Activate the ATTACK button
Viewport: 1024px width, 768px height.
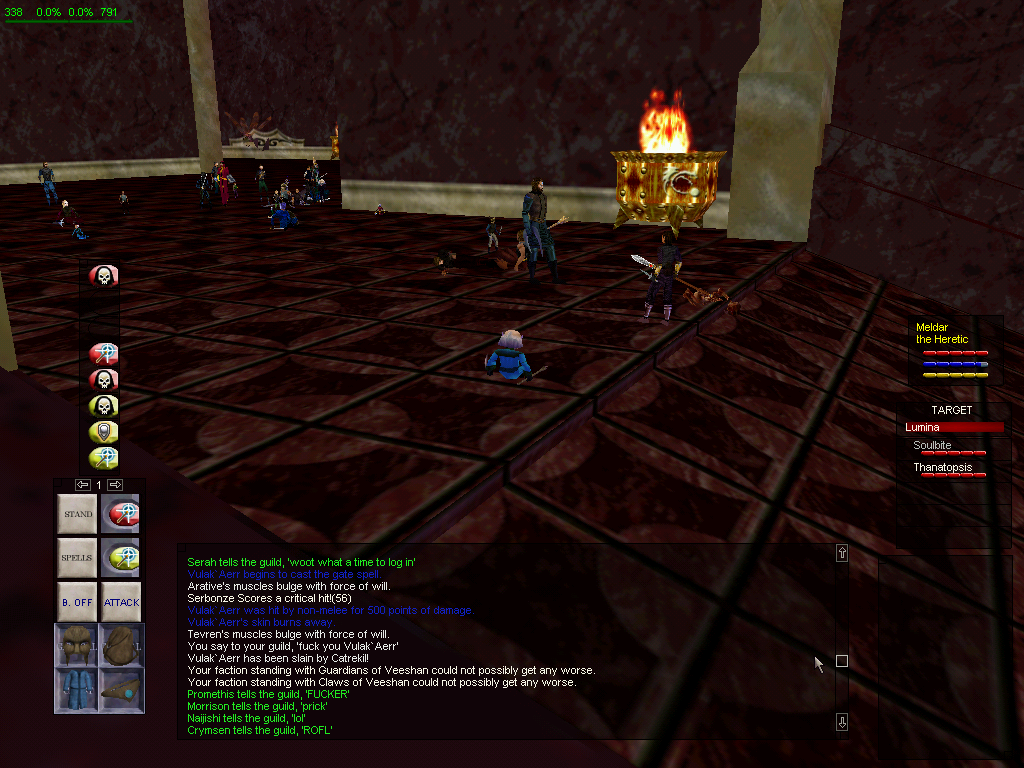(x=121, y=602)
